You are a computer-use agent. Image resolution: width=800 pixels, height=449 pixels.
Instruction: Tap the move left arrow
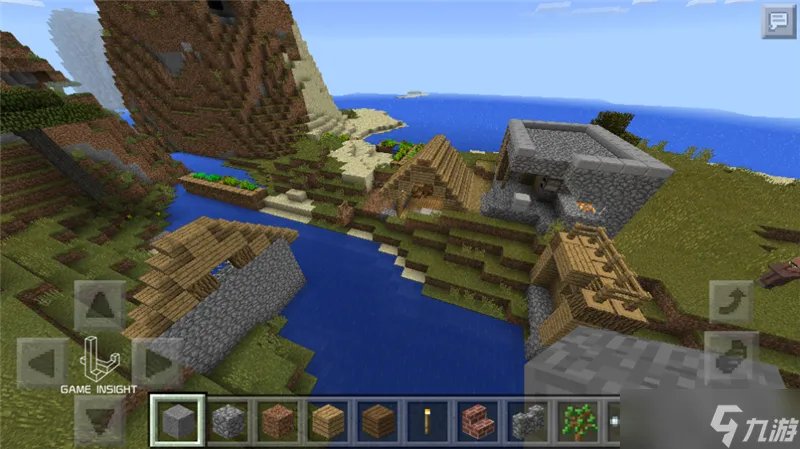tap(44, 361)
